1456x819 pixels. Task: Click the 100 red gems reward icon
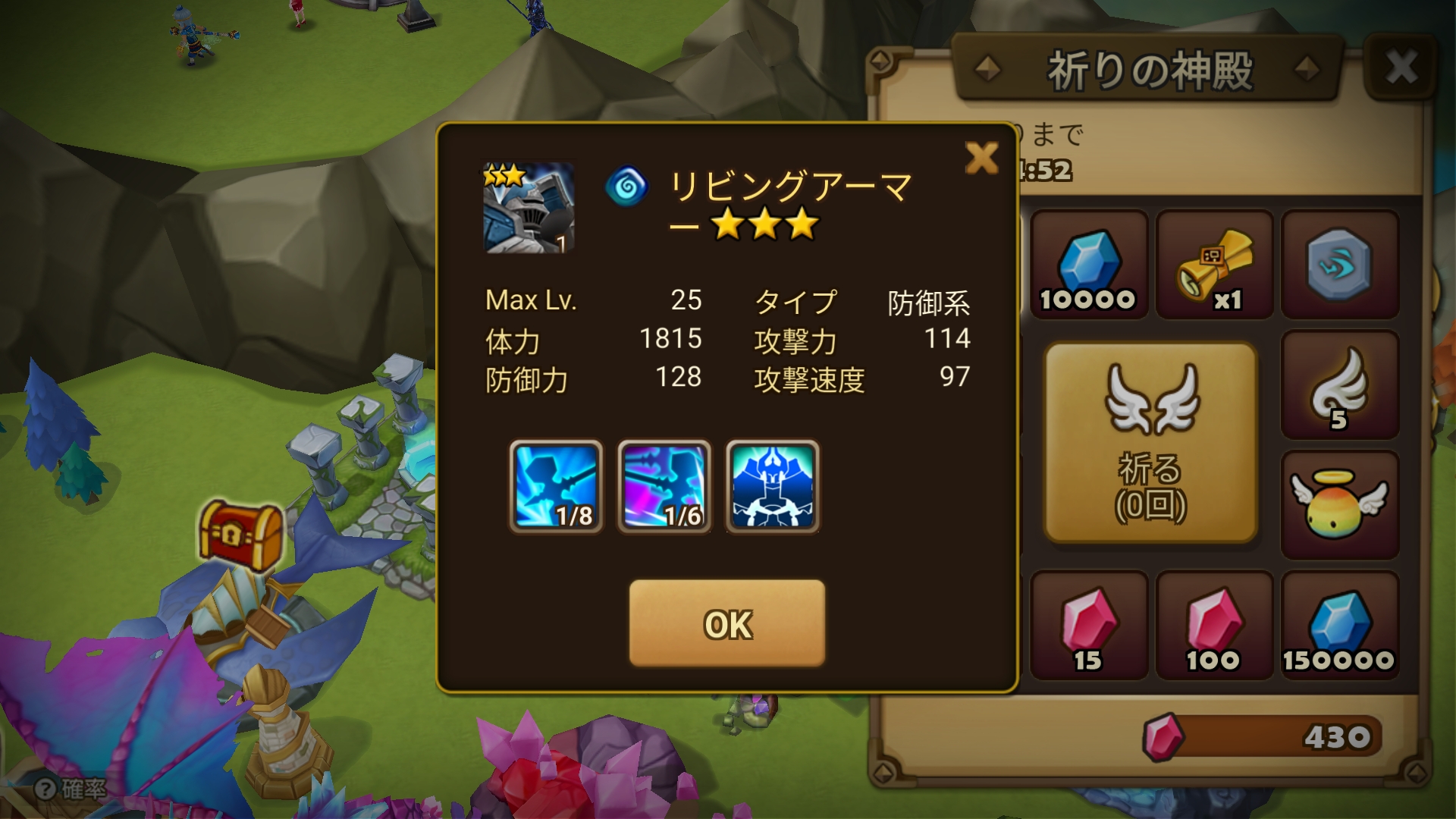tap(1214, 628)
